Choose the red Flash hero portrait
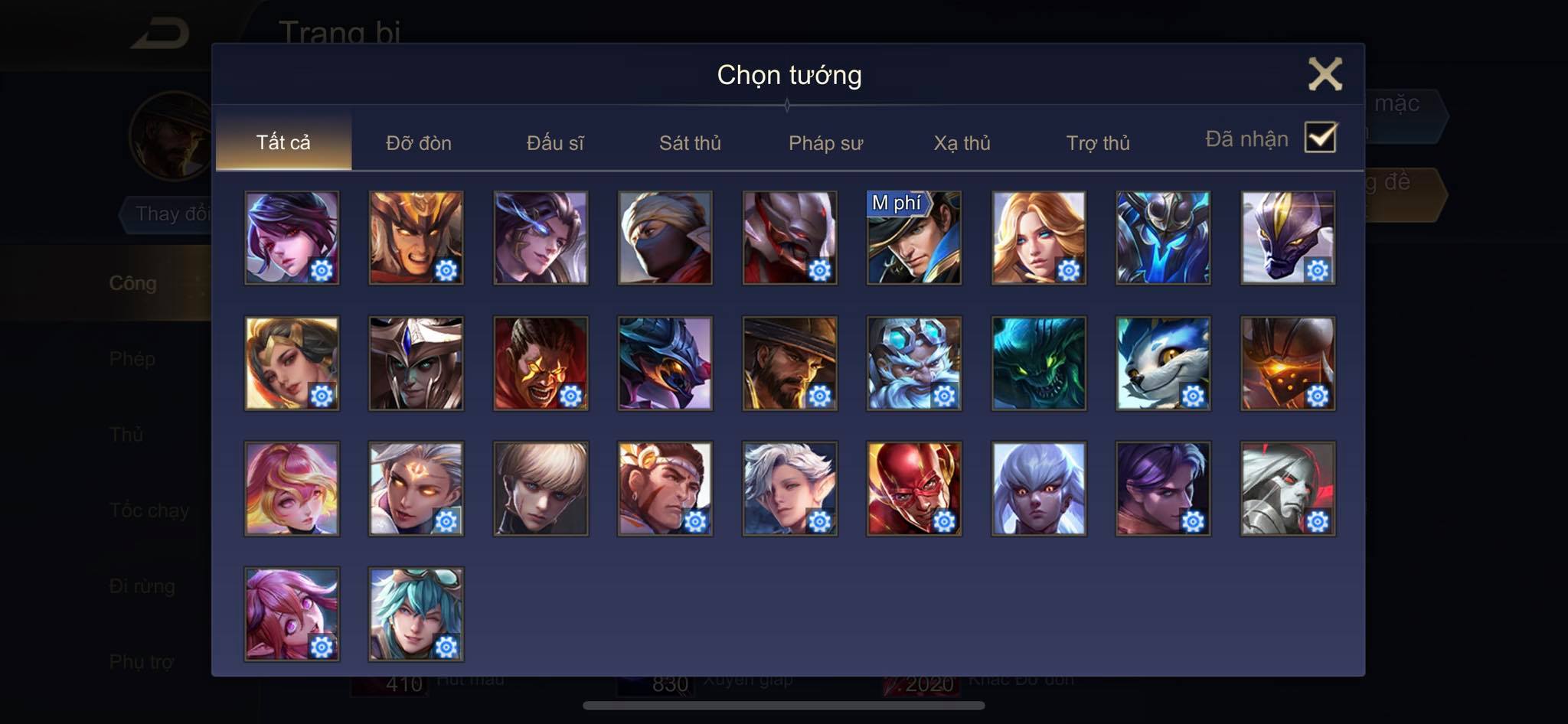Image resolution: width=1568 pixels, height=724 pixels. (x=913, y=488)
